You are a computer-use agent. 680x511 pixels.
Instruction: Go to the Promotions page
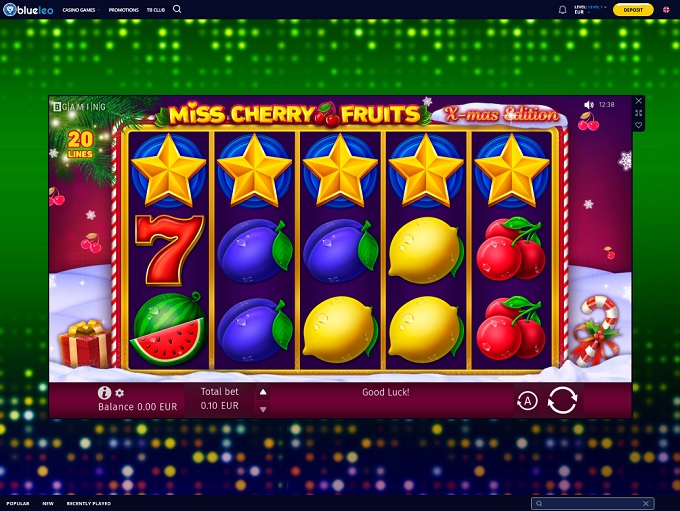click(124, 9)
